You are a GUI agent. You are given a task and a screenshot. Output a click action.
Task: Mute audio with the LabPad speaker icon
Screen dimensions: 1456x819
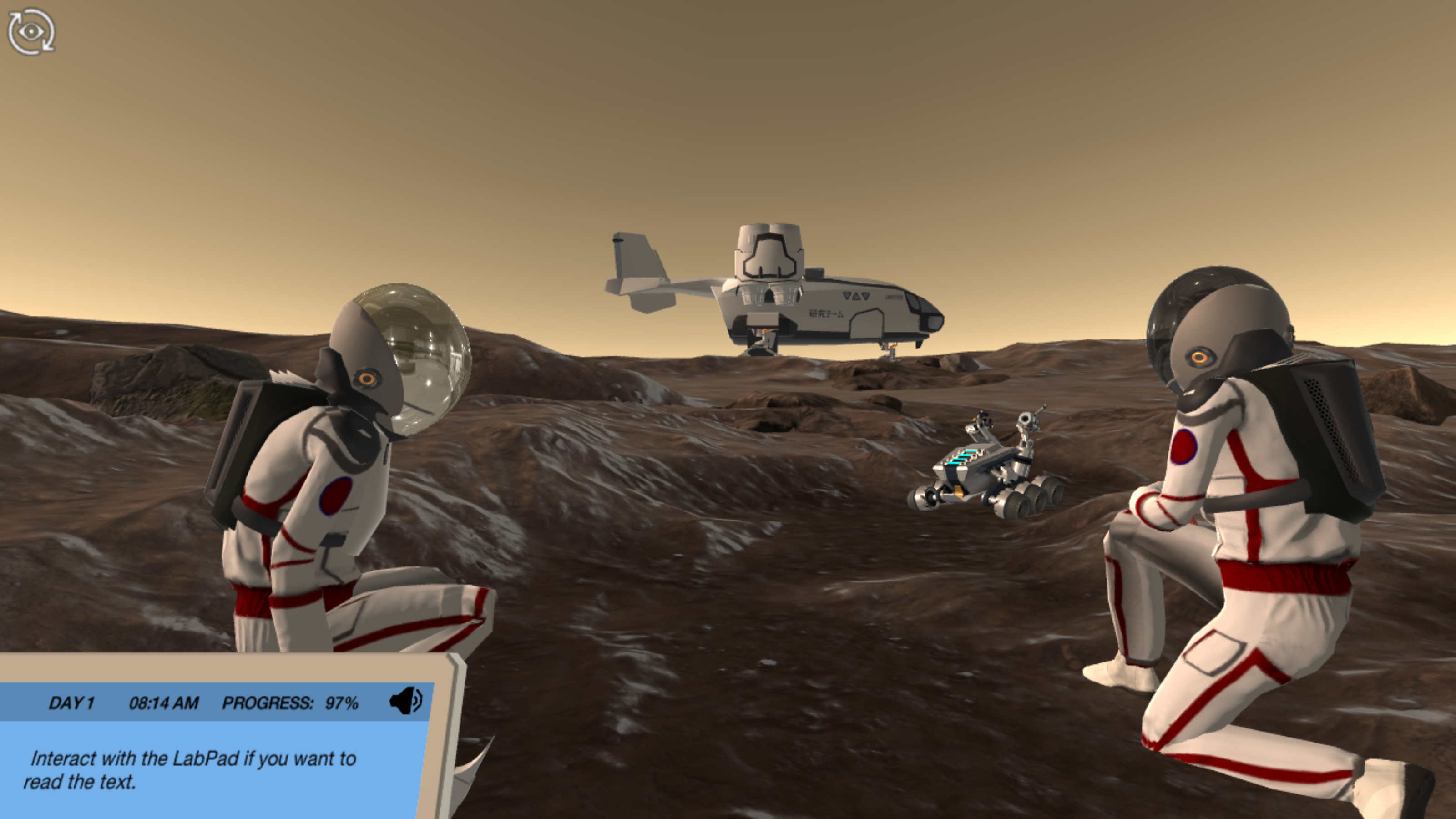405,701
